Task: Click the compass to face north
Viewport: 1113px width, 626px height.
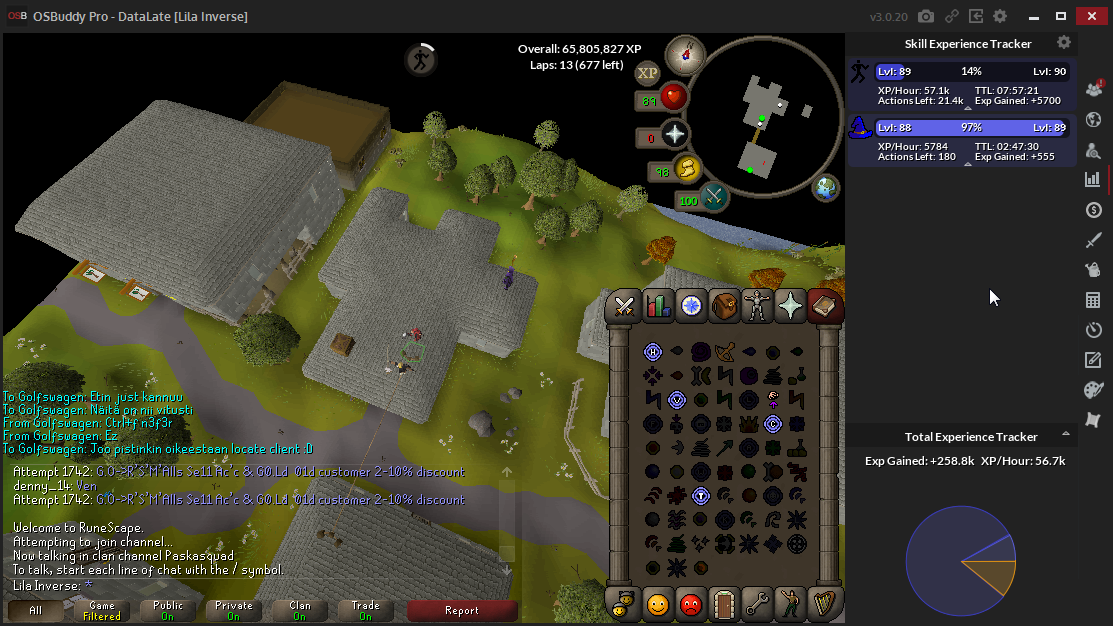Action: point(685,54)
